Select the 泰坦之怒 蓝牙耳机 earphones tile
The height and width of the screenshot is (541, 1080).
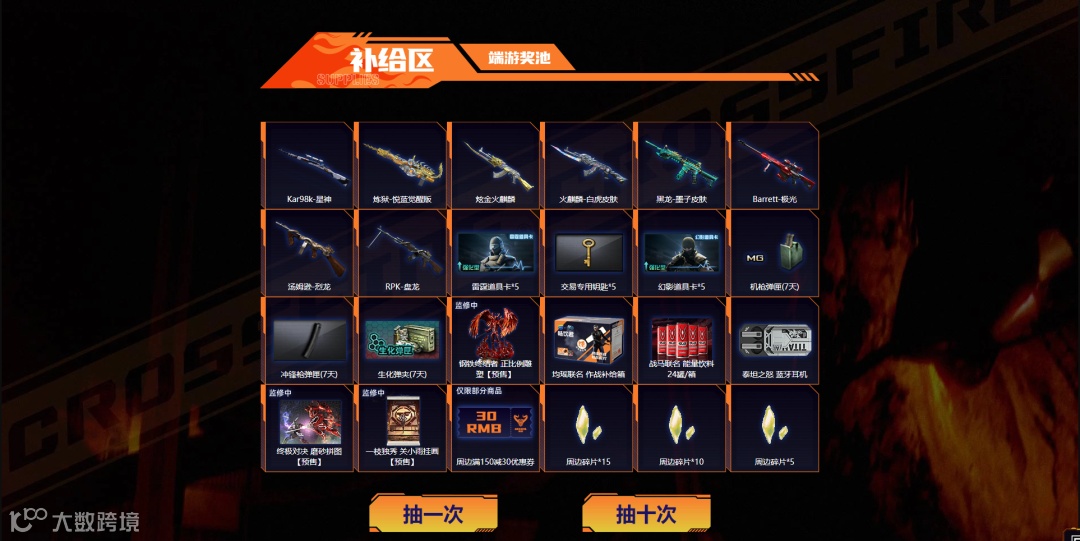click(x=773, y=340)
